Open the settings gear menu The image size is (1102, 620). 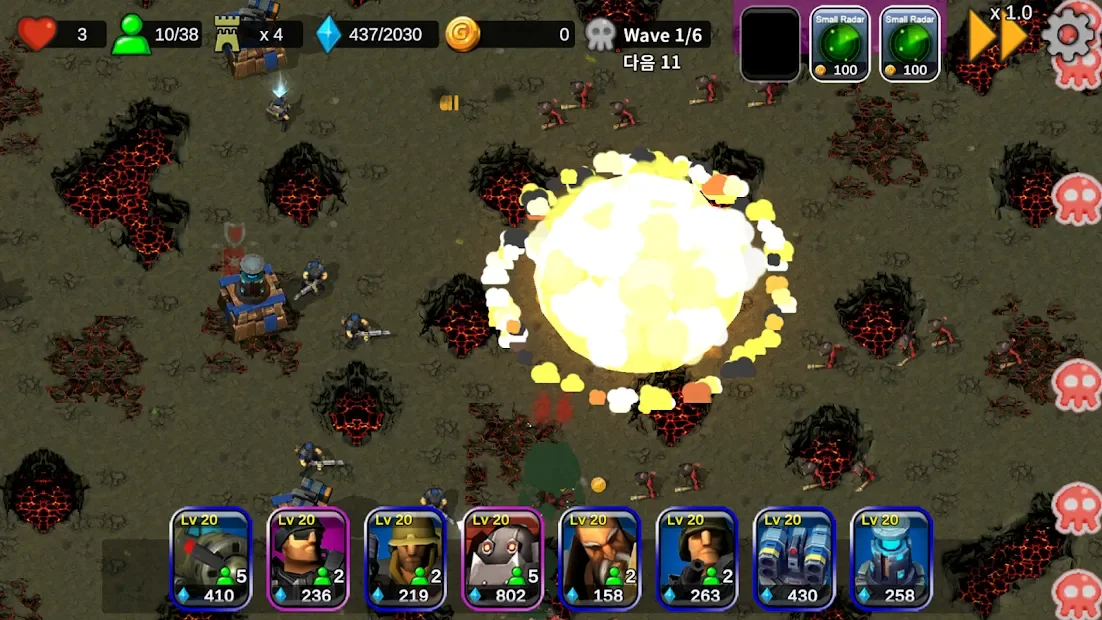(1068, 35)
